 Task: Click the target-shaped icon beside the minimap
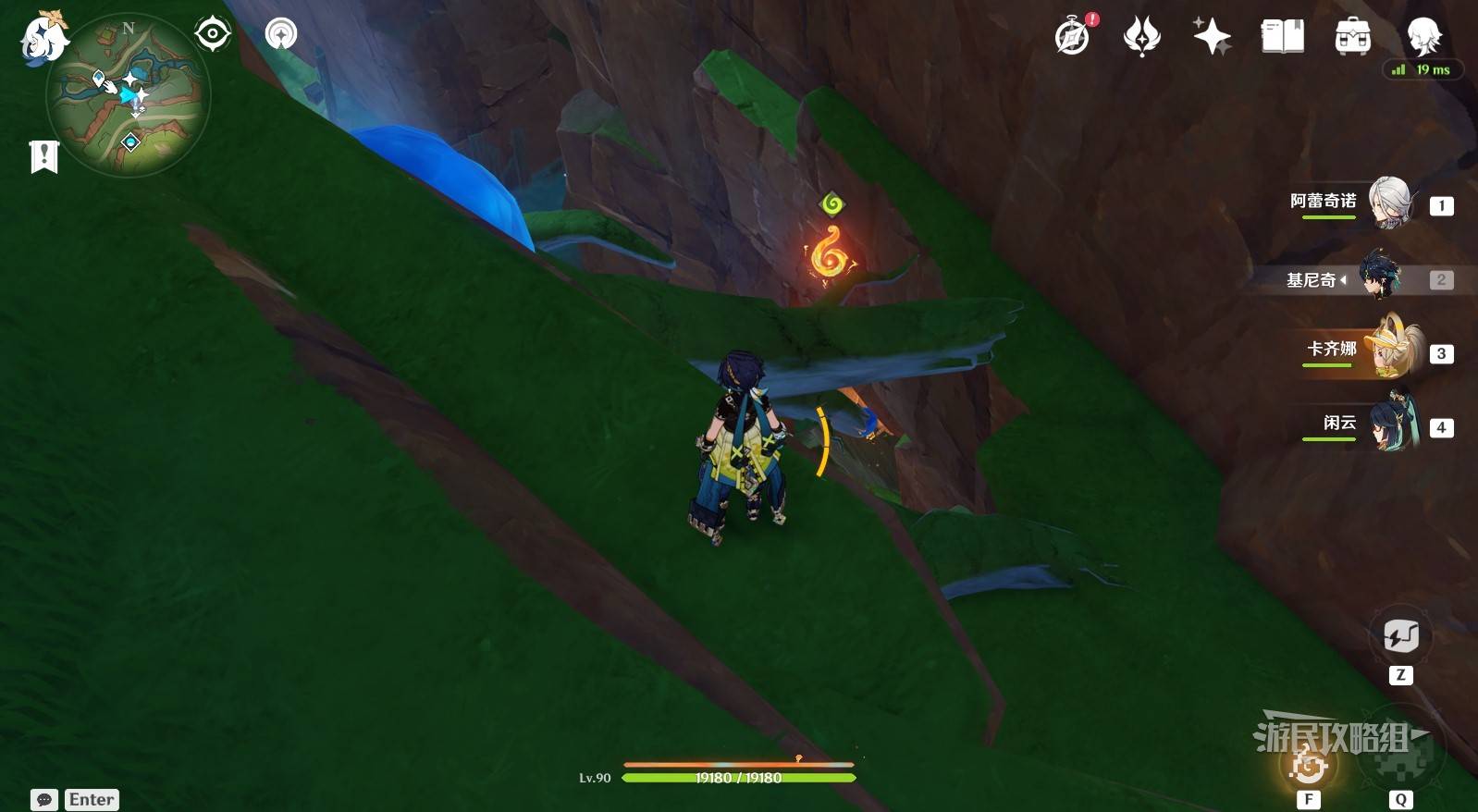tap(213, 34)
